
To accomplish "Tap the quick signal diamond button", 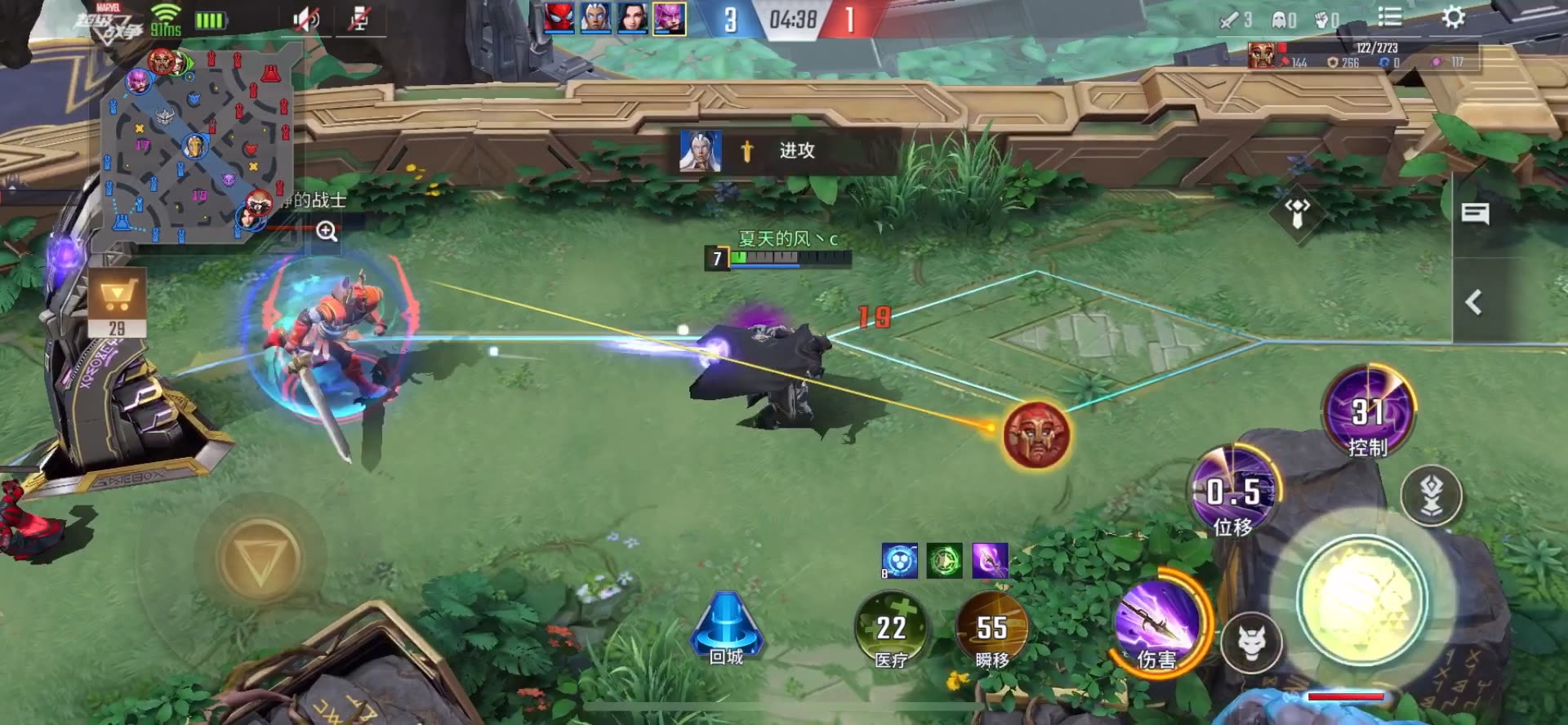I will [1297, 213].
